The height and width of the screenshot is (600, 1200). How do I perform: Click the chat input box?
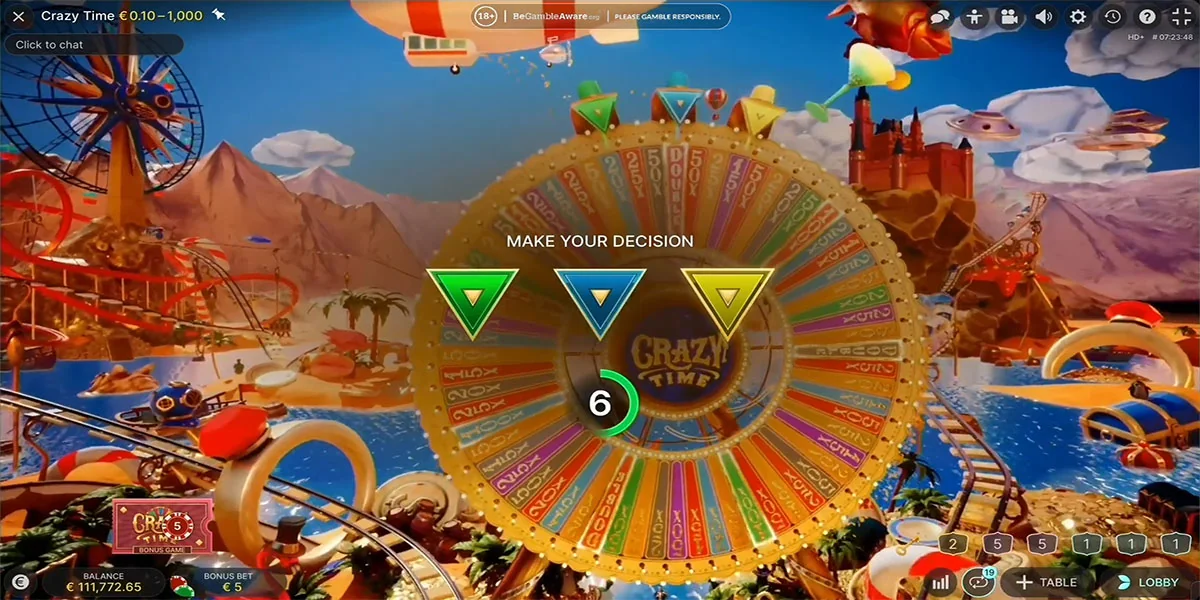[93, 45]
